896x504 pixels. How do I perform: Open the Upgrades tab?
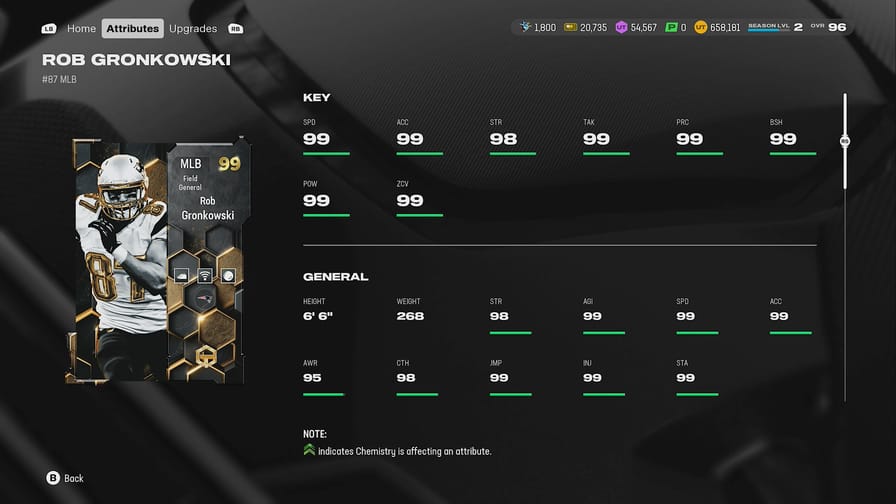point(193,29)
